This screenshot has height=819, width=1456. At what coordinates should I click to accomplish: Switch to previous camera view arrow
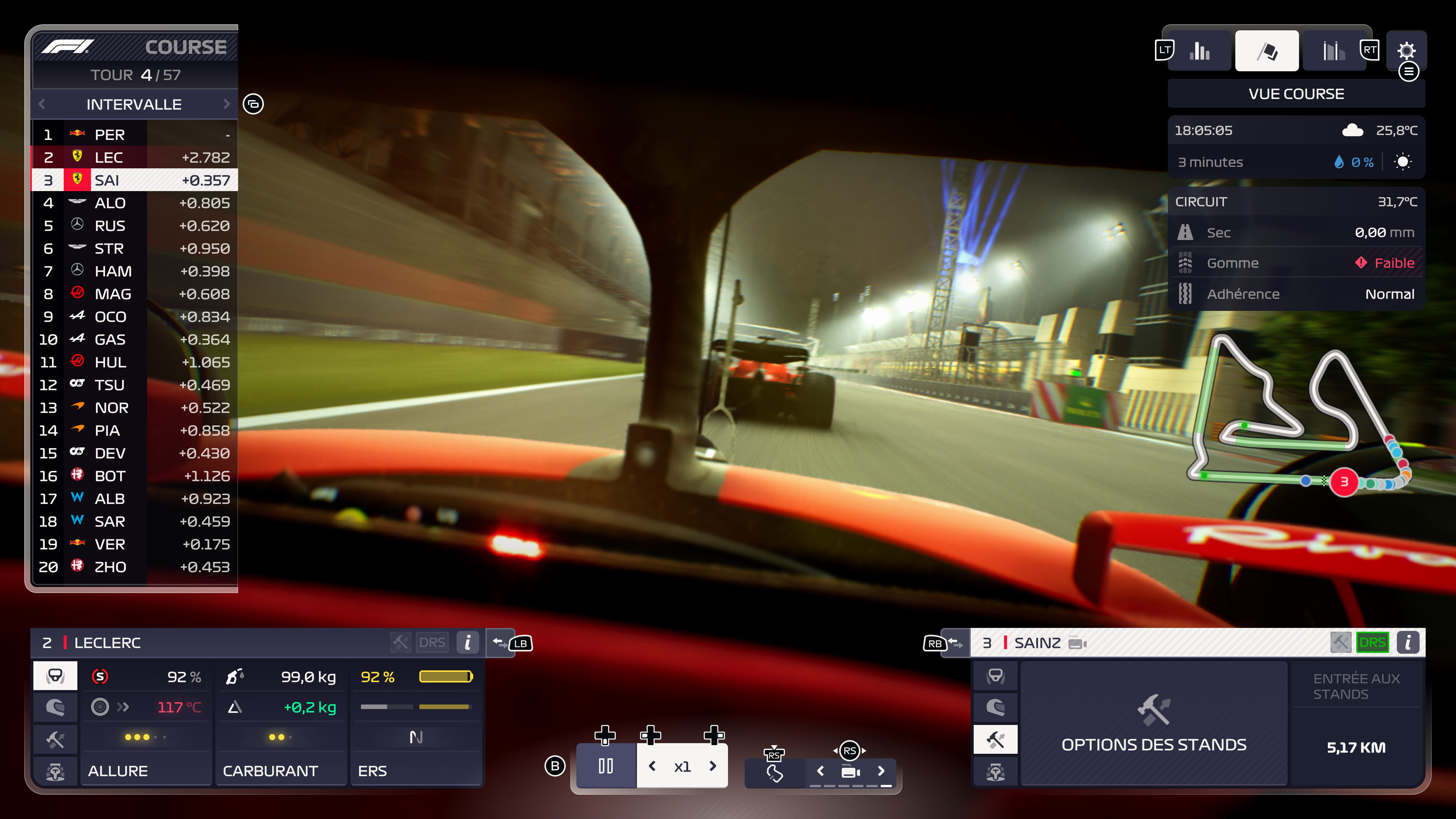tap(821, 771)
